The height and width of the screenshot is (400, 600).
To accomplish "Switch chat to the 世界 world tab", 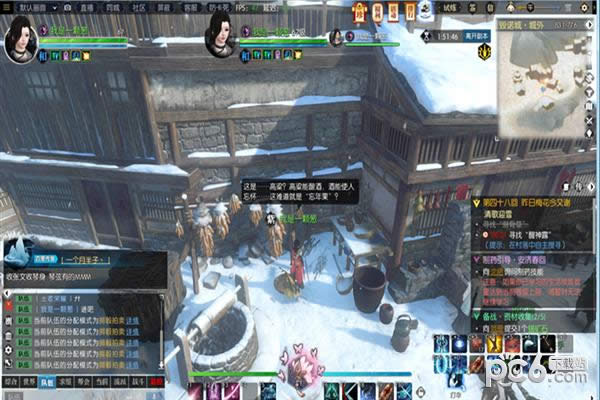I will point(29,382).
